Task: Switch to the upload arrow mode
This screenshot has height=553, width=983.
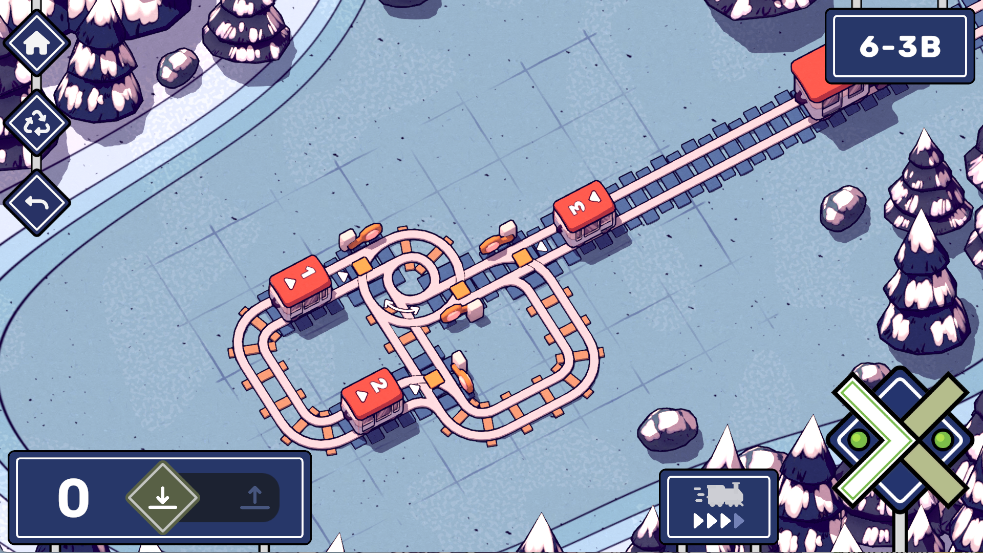Action: click(254, 497)
